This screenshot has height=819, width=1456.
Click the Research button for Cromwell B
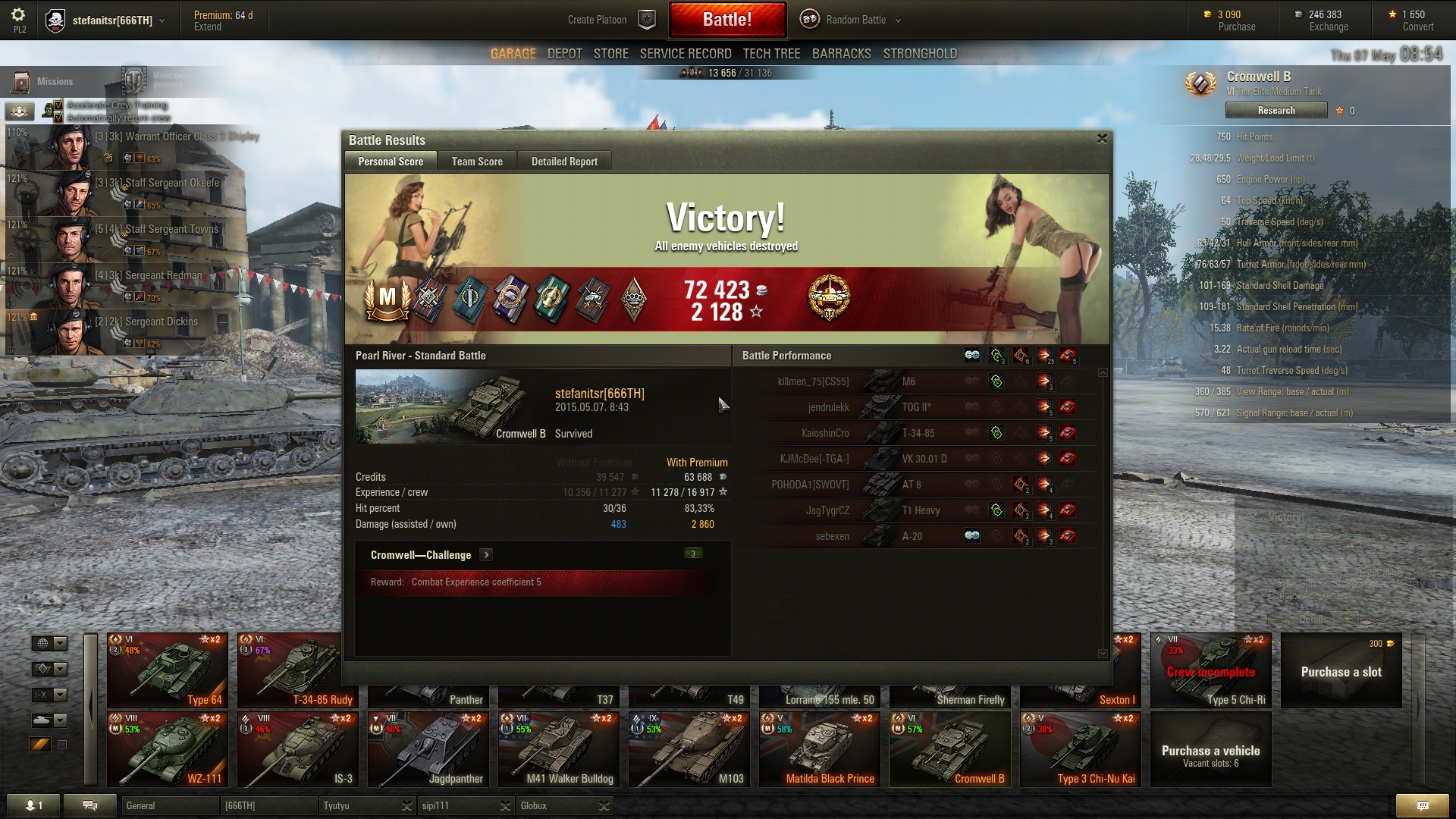click(x=1276, y=111)
